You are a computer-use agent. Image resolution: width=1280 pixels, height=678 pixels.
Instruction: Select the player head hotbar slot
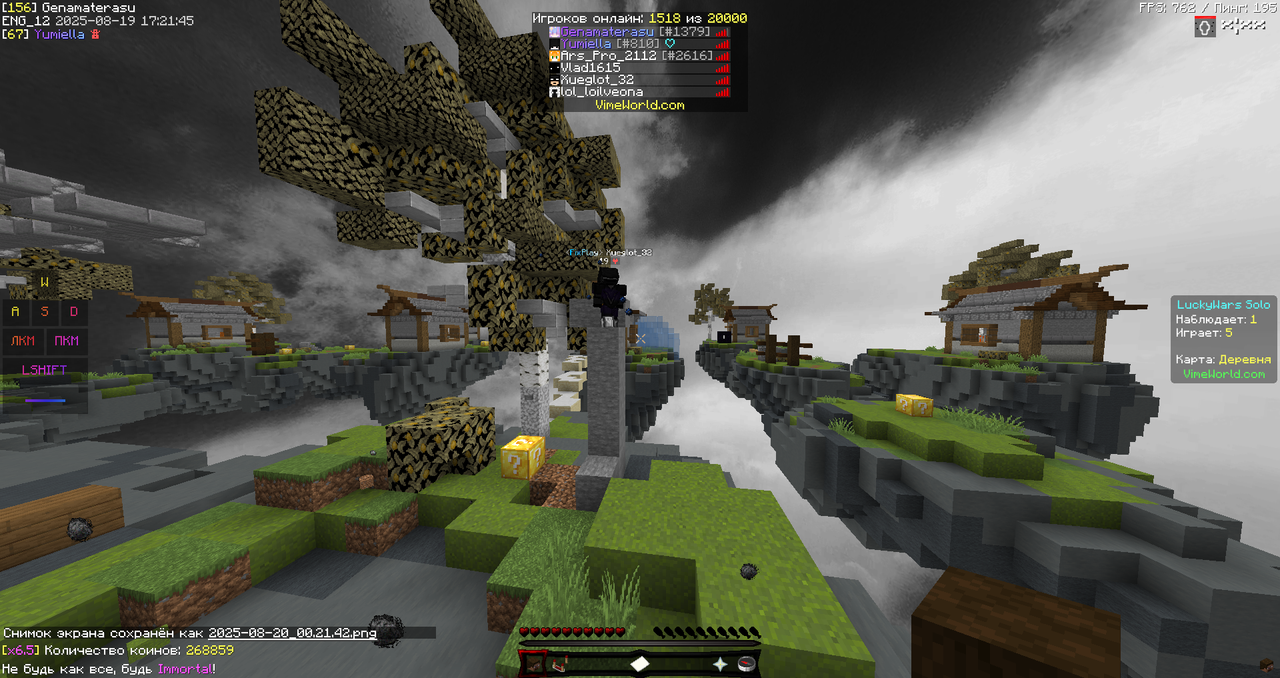534,663
